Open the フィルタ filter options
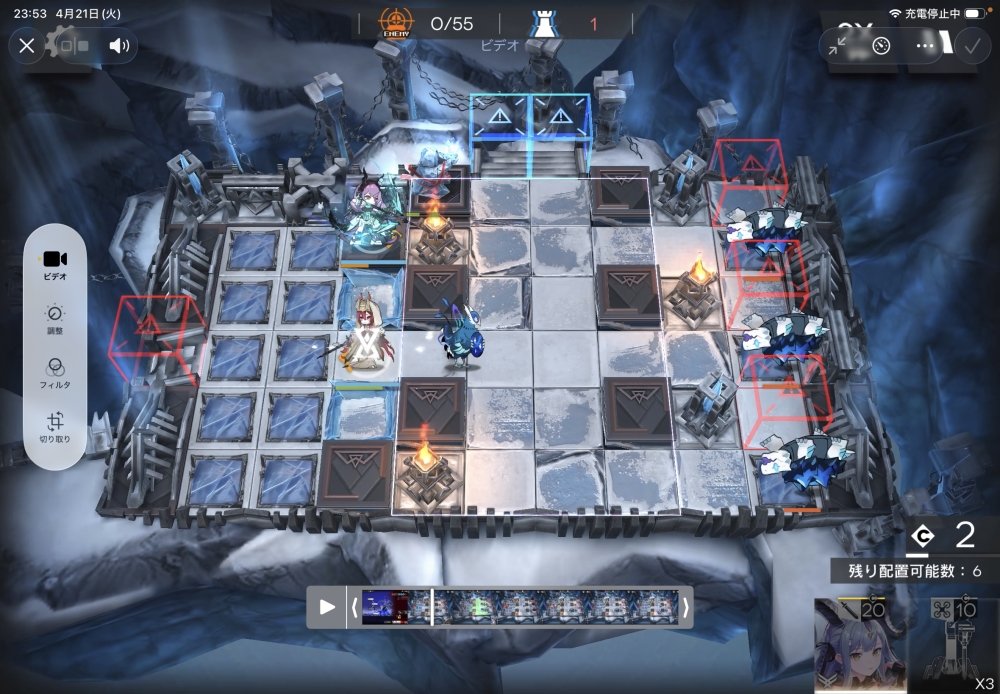1000x694 pixels. [x=56, y=373]
